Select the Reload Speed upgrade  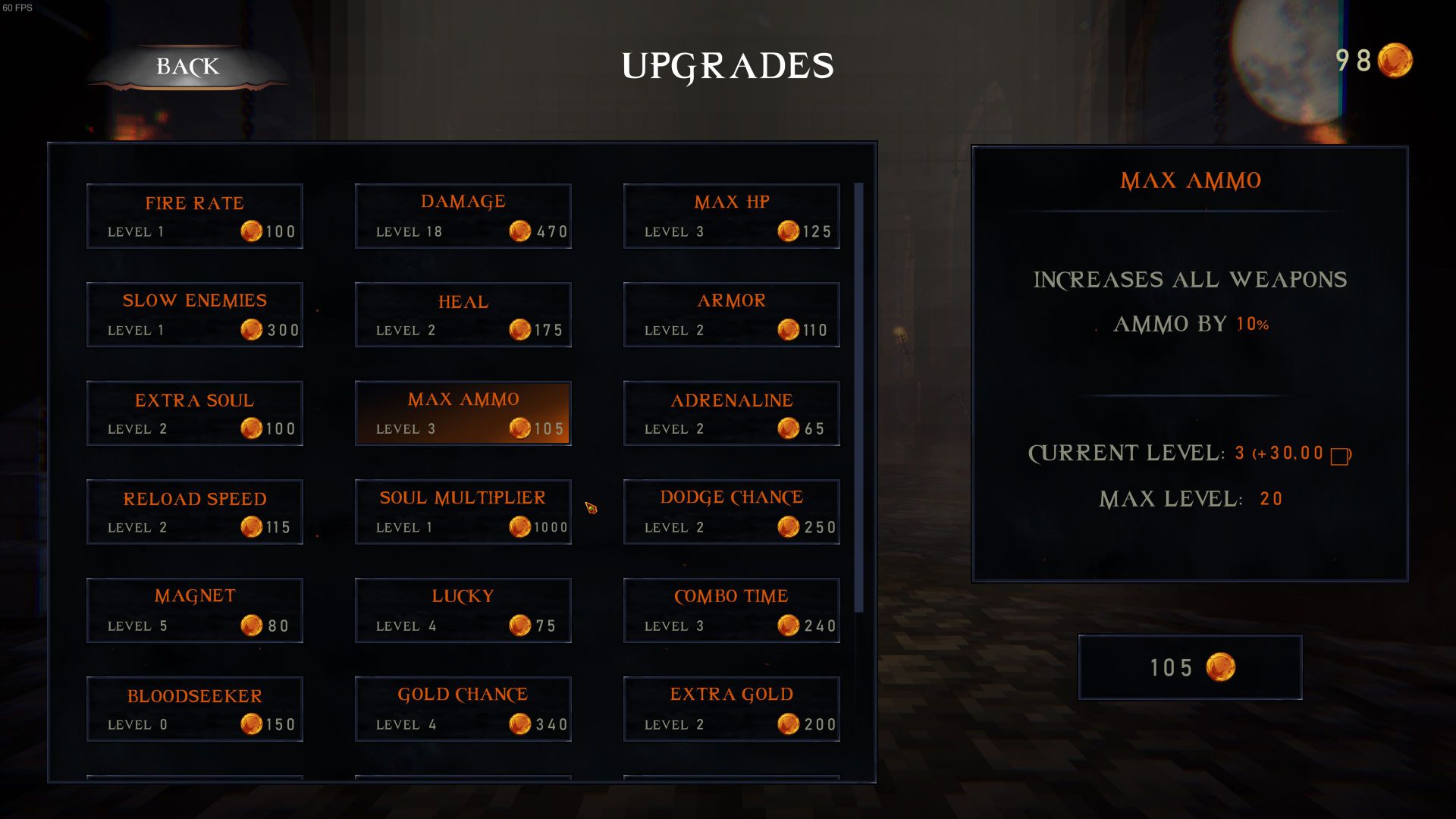(x=195, y=512)
